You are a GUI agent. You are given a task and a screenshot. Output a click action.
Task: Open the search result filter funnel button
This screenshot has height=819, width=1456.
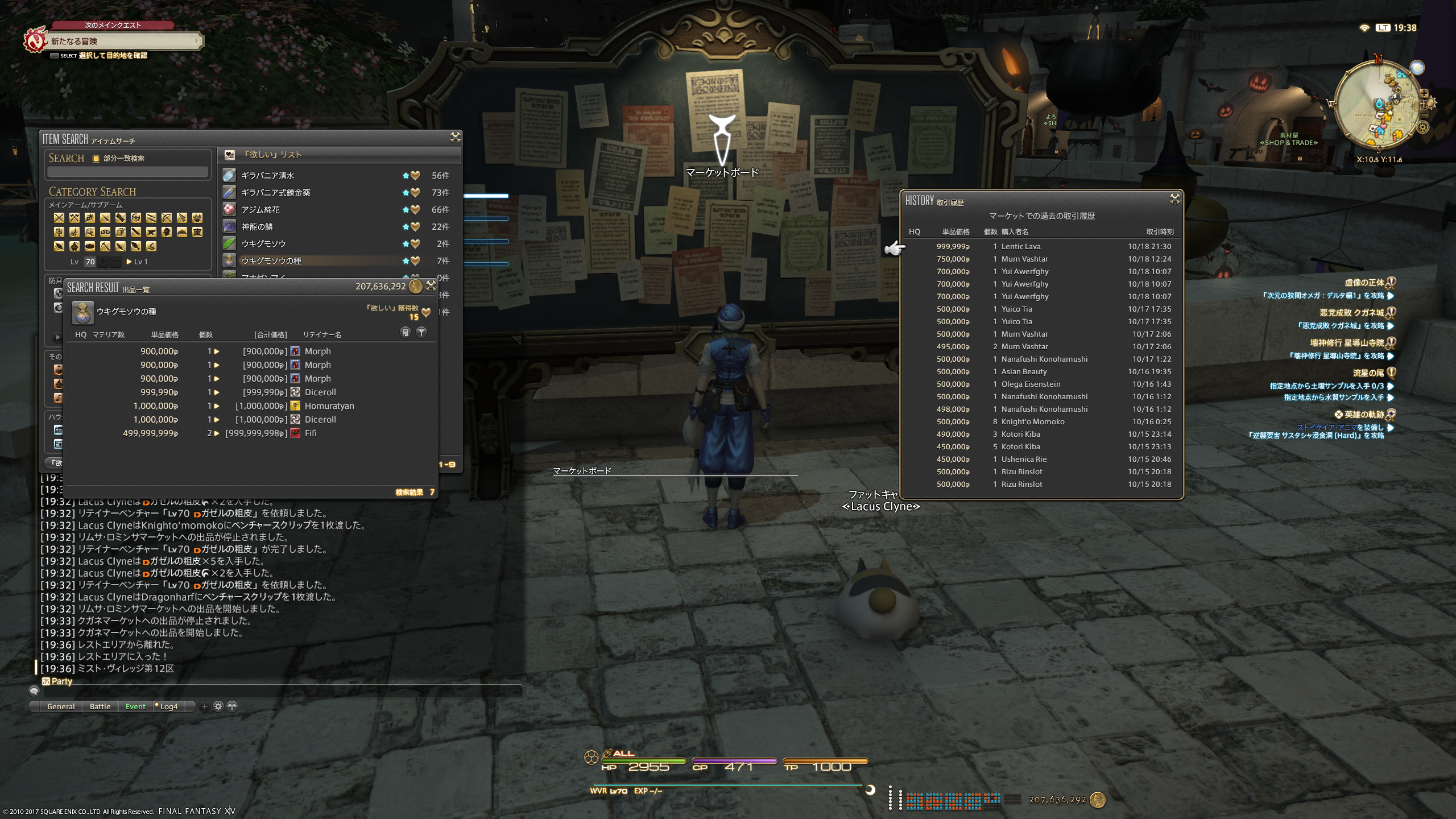coord(421,332)
